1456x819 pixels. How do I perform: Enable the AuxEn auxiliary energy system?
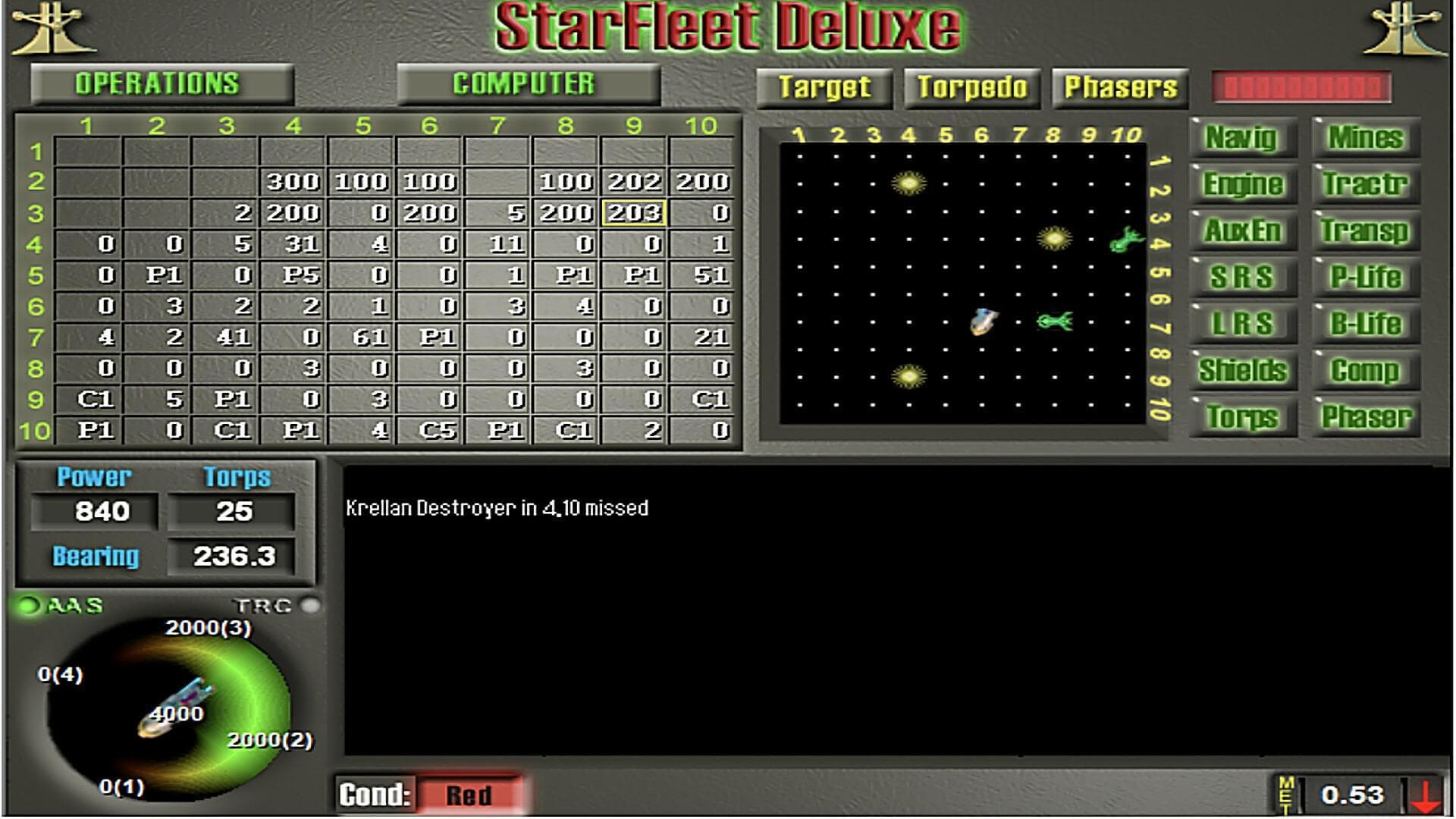pos(1242,231)
